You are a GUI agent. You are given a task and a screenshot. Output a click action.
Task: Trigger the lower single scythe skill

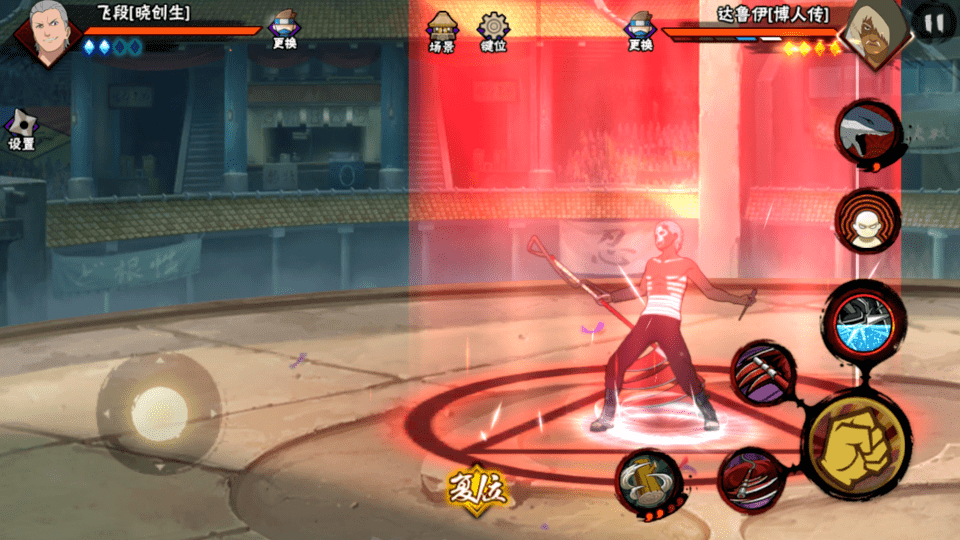[753, 479]
